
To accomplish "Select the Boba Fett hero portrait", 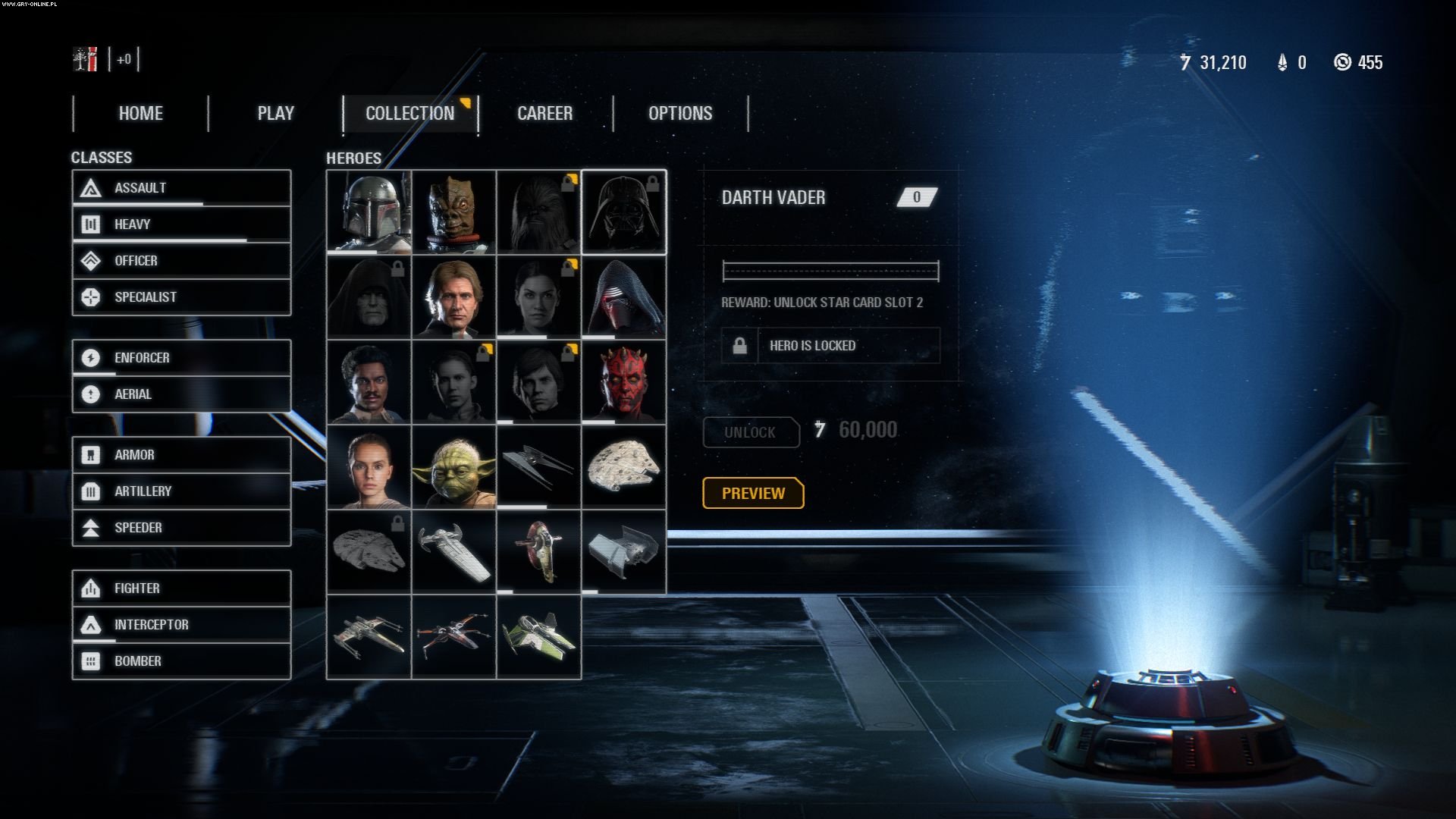I will pos(369,212).
